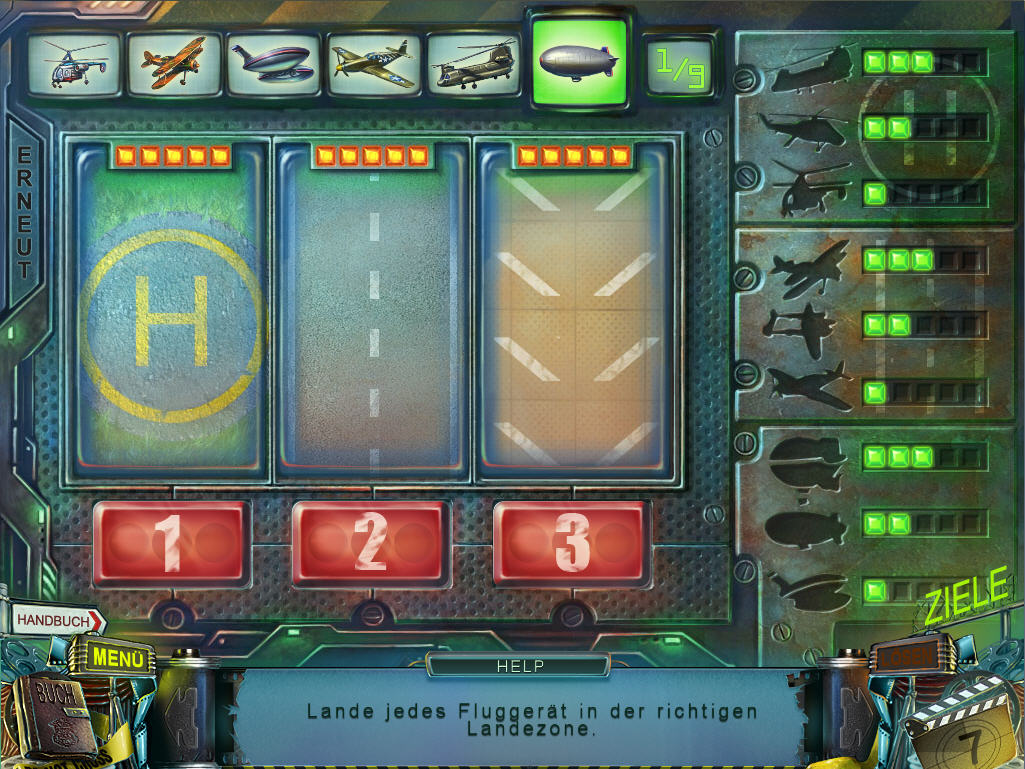
Task: Show the ZIELE objectives
Action: pyautogui.click(x=966, y=599)
